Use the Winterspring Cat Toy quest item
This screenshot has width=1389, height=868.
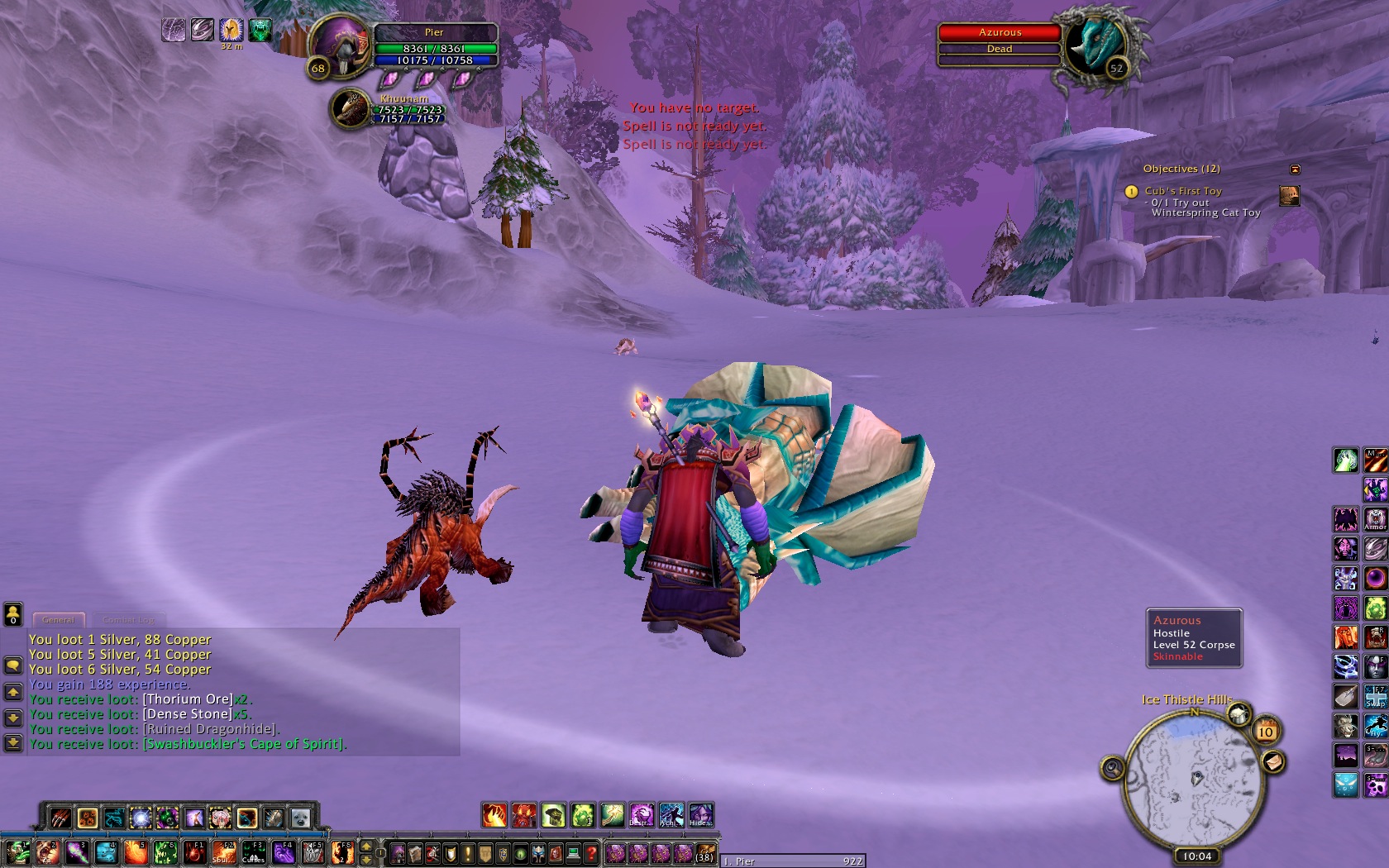pos(1289,196)
